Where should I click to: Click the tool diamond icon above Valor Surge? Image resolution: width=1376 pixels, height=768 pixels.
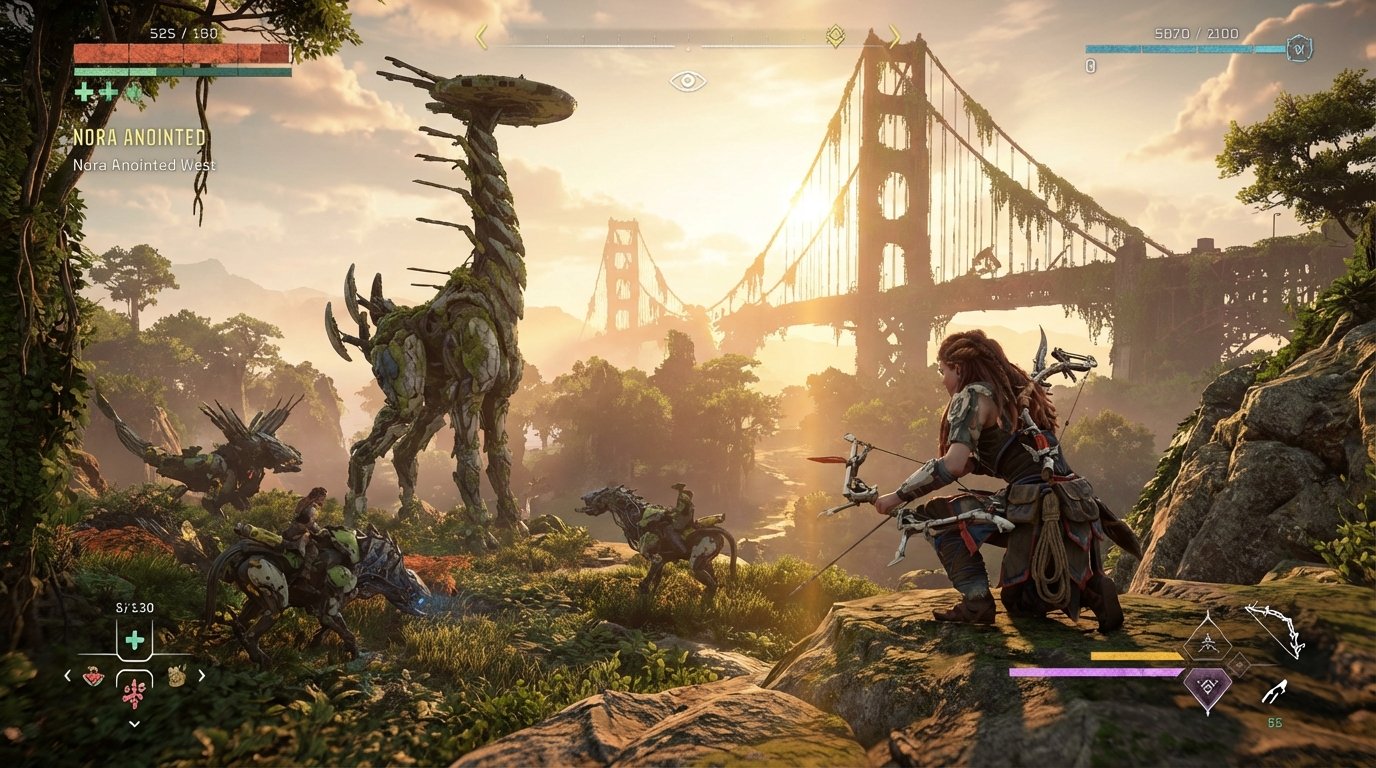pyautogui.click(x=1208, y=642)
